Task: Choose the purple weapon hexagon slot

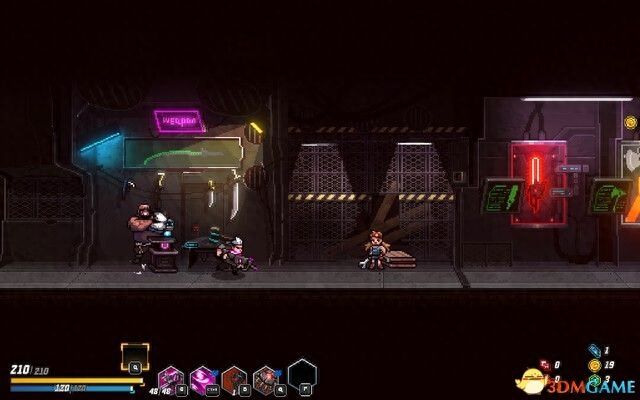Action: pyautogui.click(x=171, y=379)
